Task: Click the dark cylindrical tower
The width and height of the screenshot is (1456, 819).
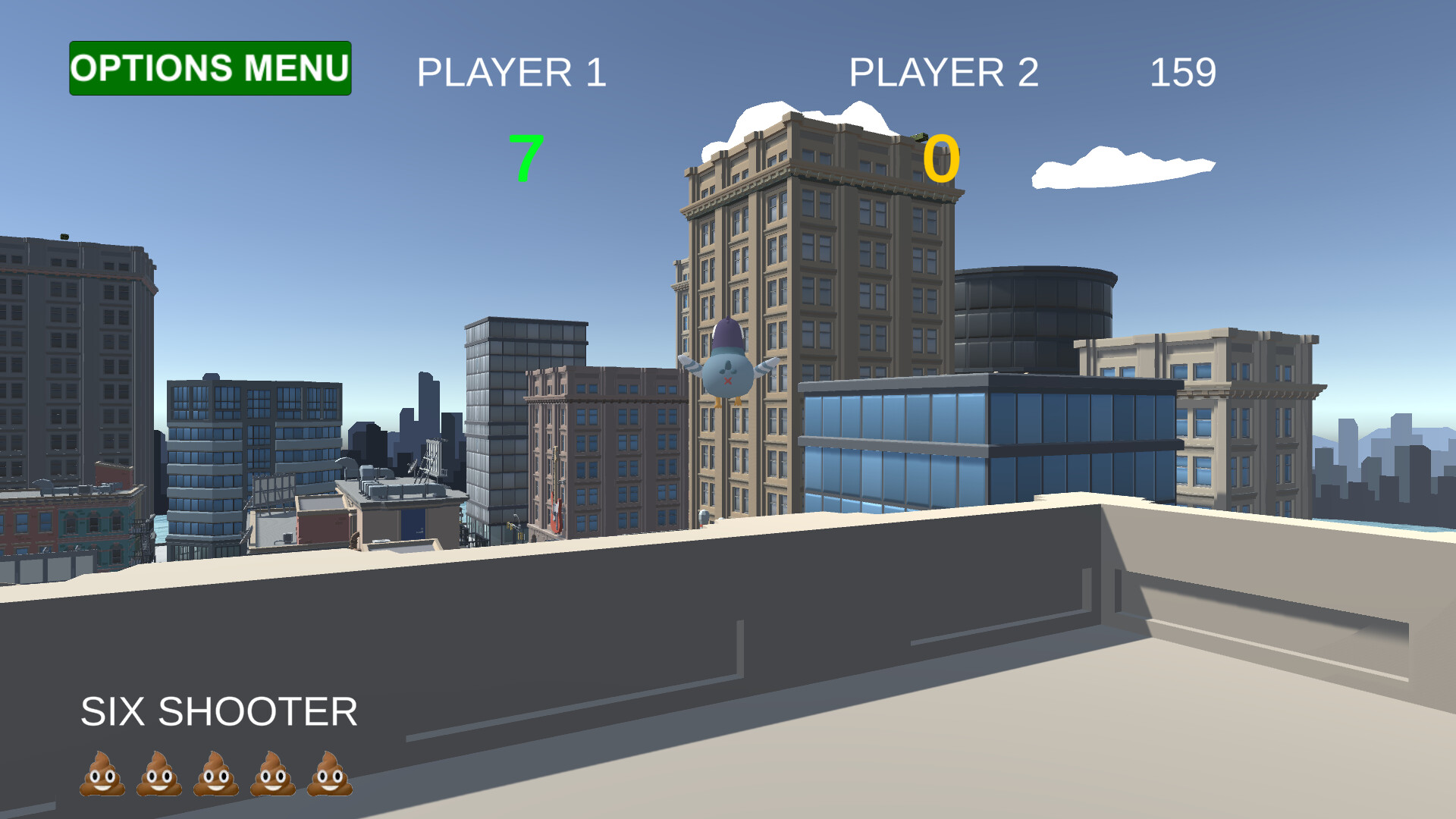Action: [x=1035, y=318]
